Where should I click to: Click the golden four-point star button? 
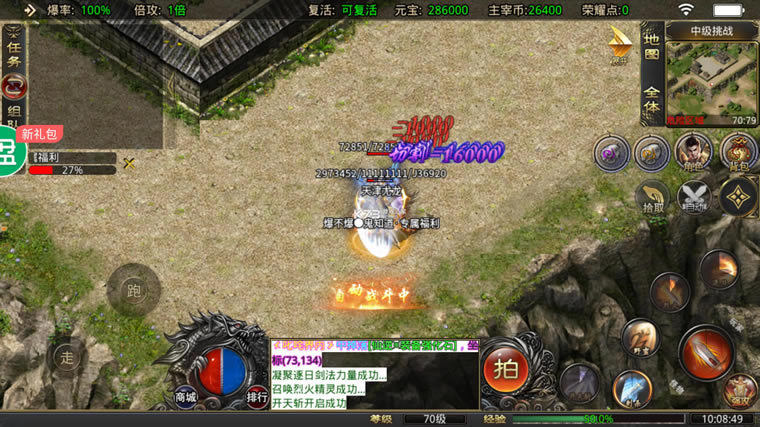pos(738,197)
